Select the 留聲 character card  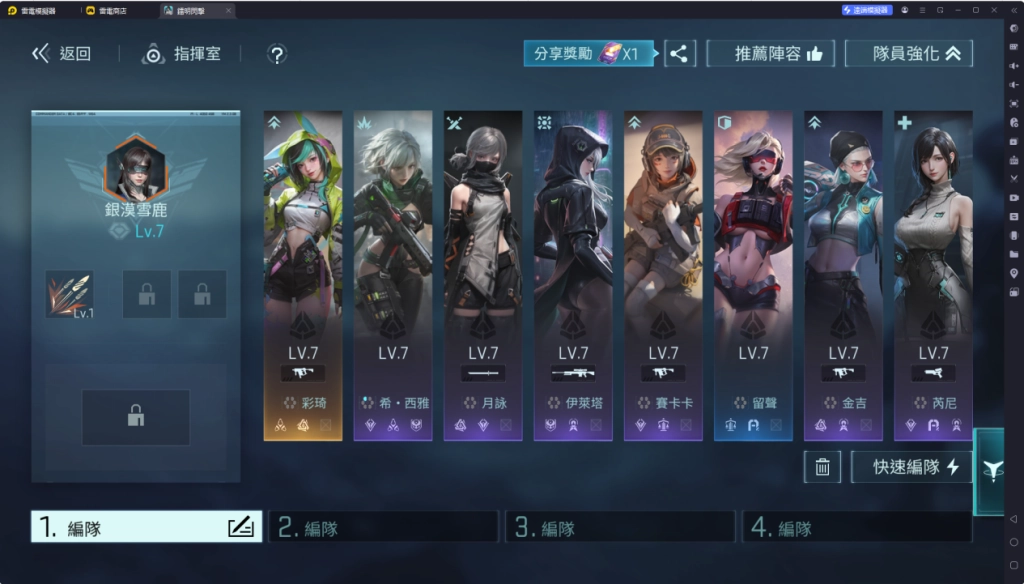point(753,275)
